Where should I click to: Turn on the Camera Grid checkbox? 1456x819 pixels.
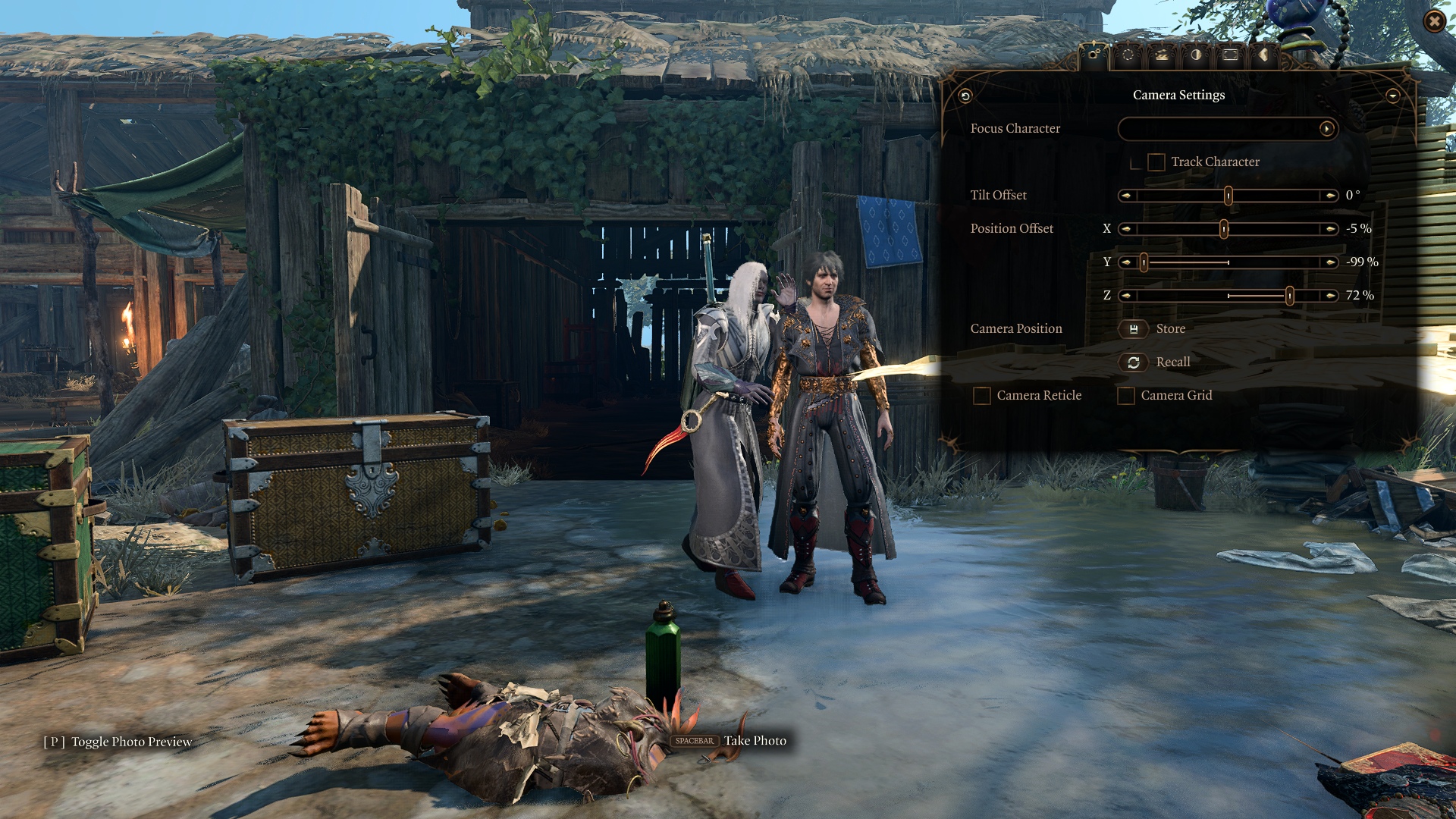(x=1126, y=396)
